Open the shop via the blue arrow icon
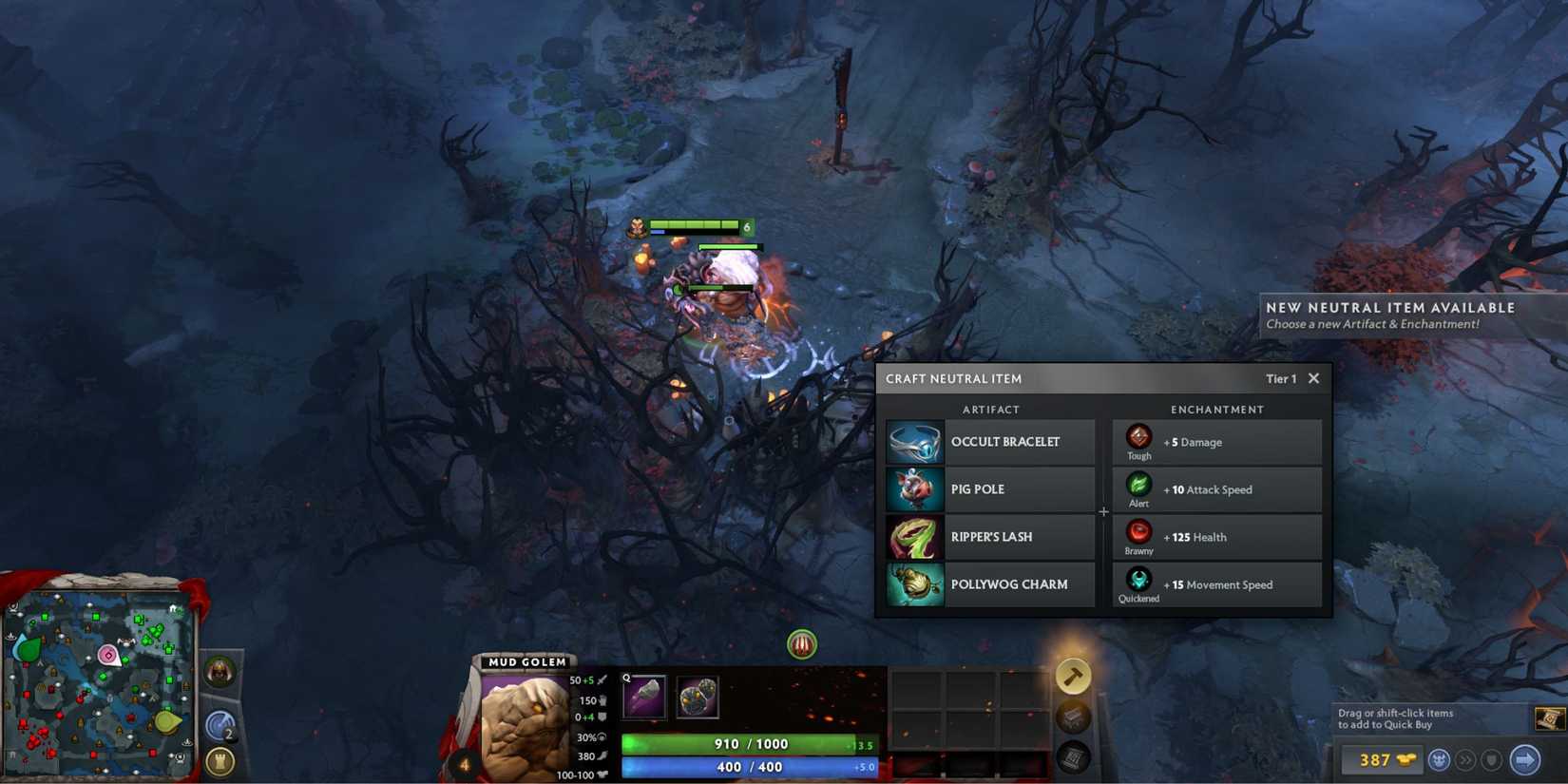The width and height of the screenshot is (1568, 784). coord(1525,758)
